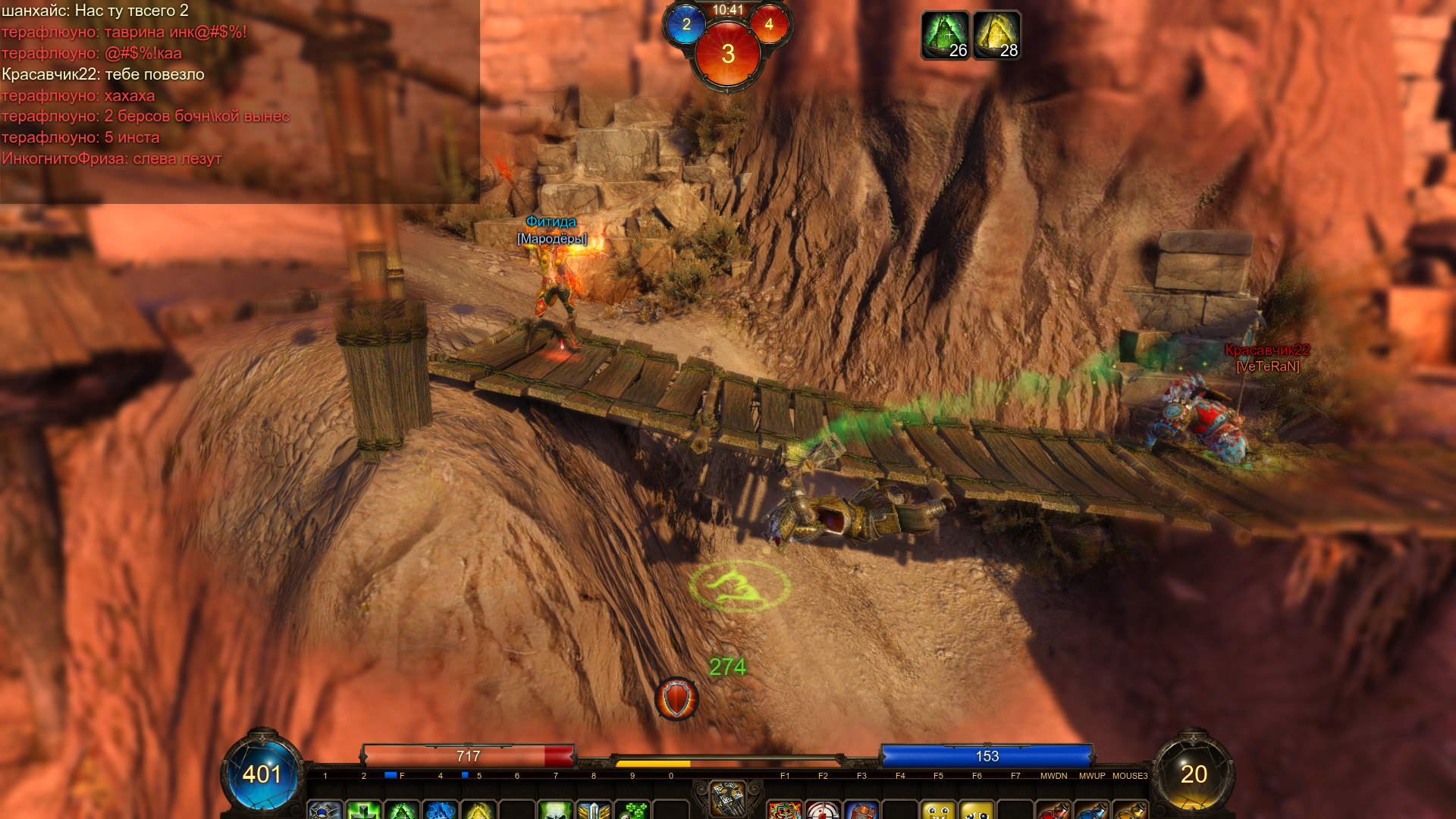Send the sad yellow emote
The height and width of the screenshot is (819, 1456).
(x=977, y=810)
